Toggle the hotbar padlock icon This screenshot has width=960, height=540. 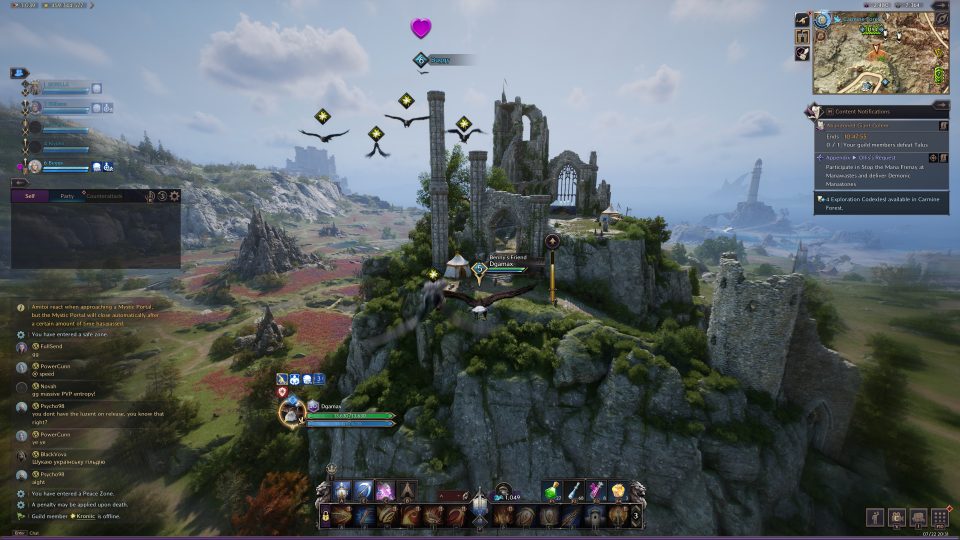[x=326, y=516]
